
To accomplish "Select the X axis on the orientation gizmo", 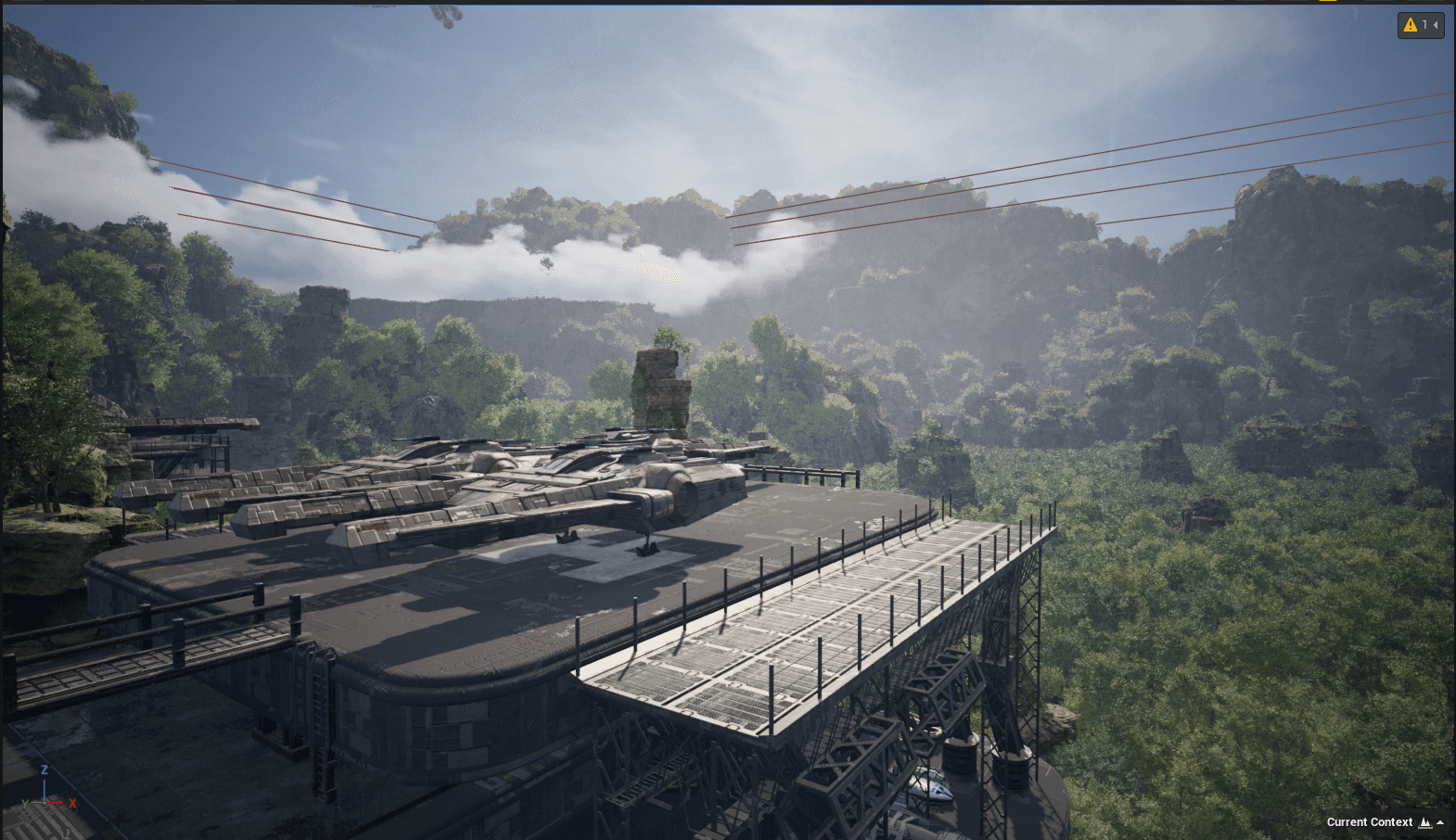I will [71, 803].
